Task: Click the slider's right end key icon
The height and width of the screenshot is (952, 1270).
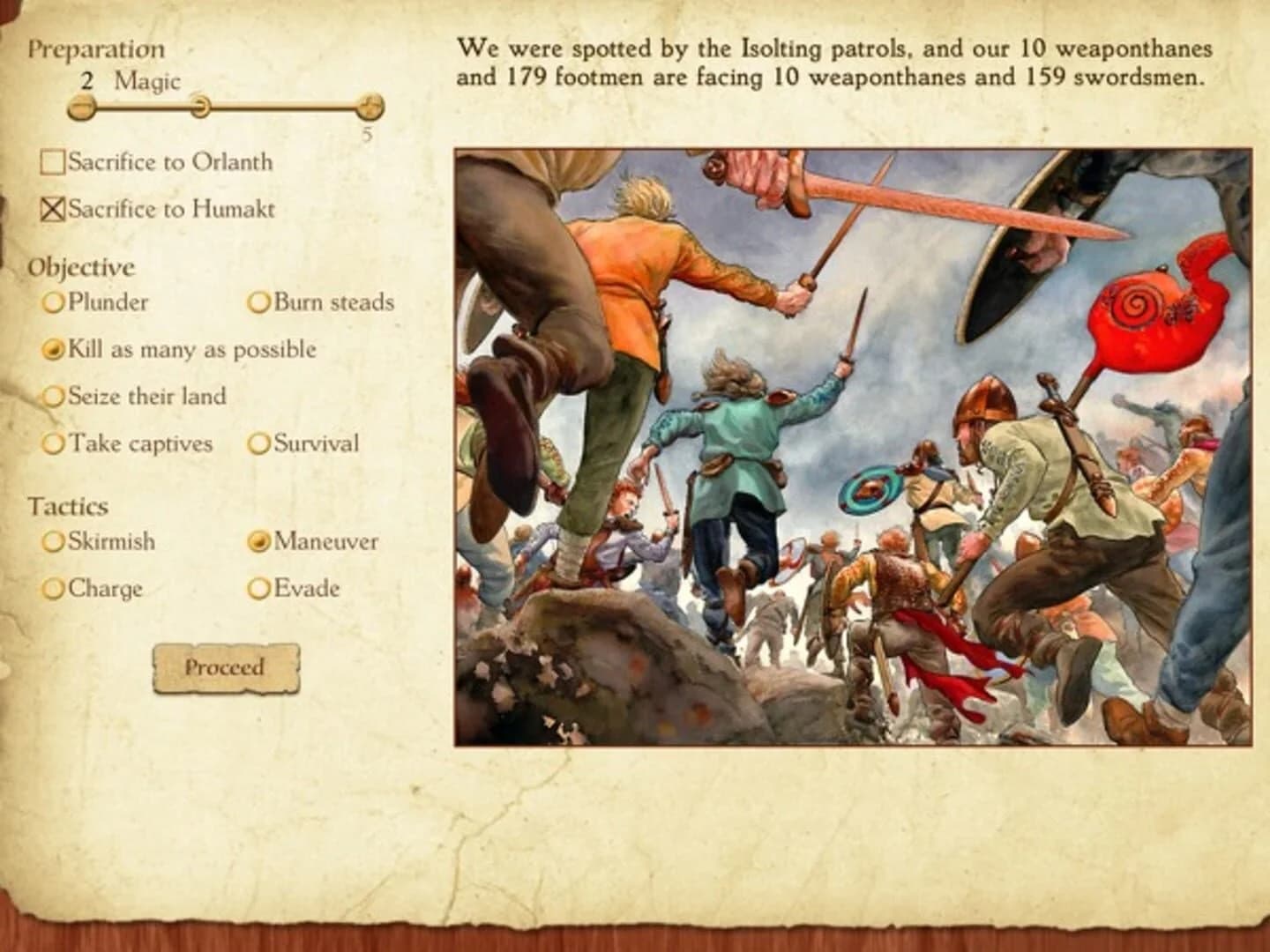Action: [370, 106]
